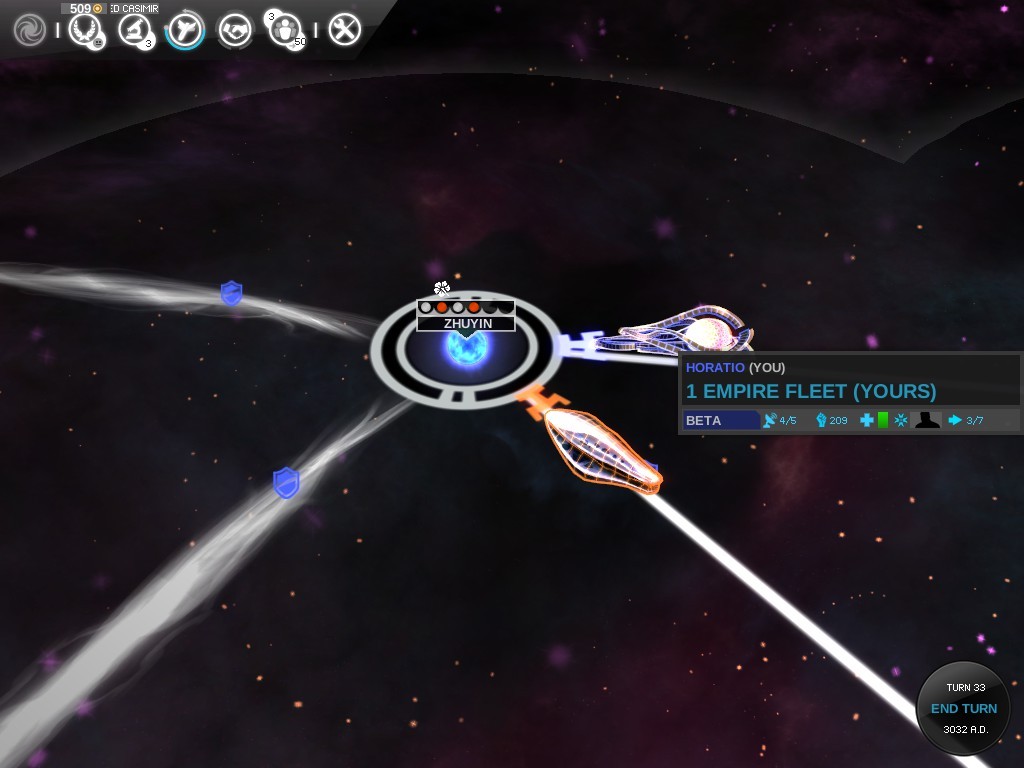Open the Diplomacy handshake screen
Screen dimensions: 1024x768
pos(236,30)
